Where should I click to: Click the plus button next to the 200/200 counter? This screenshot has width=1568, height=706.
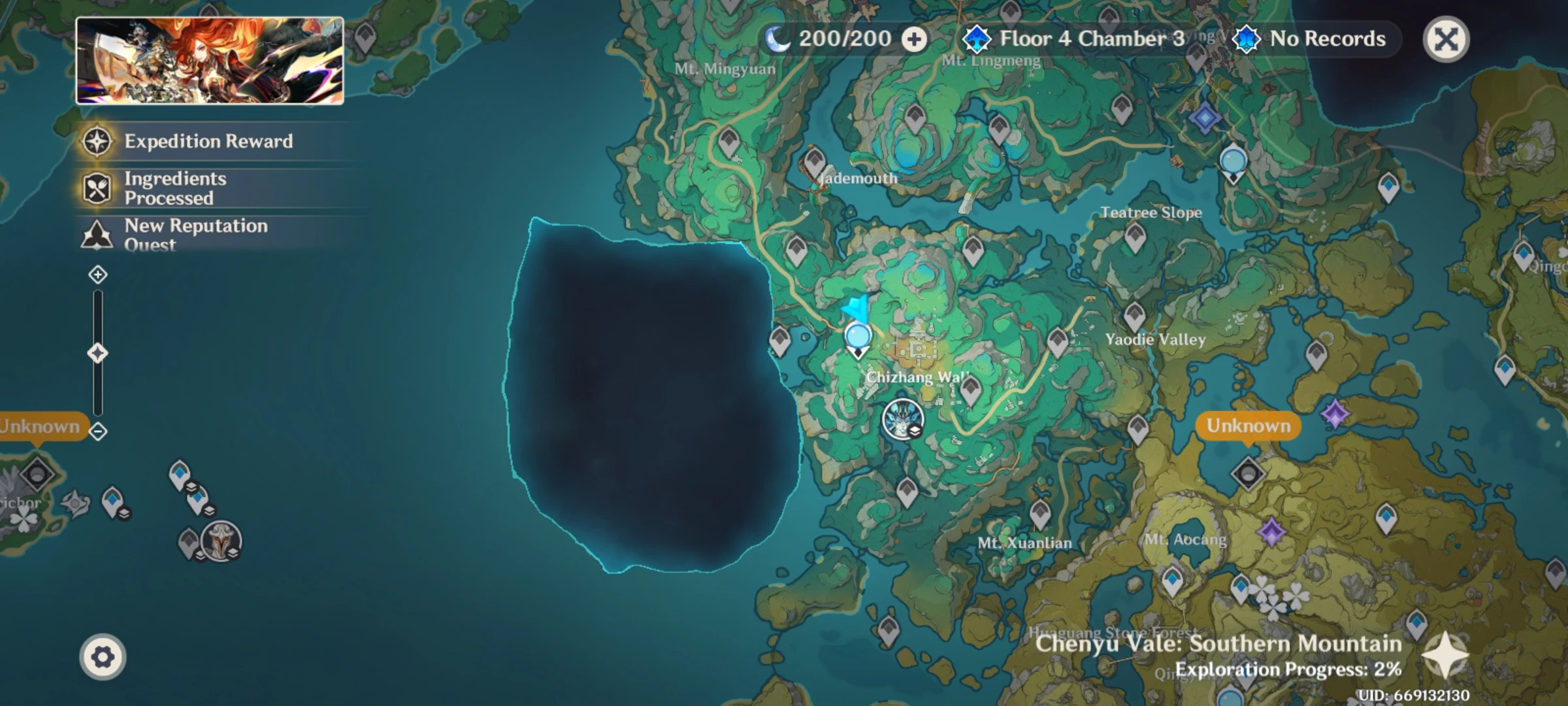(914, 39)
